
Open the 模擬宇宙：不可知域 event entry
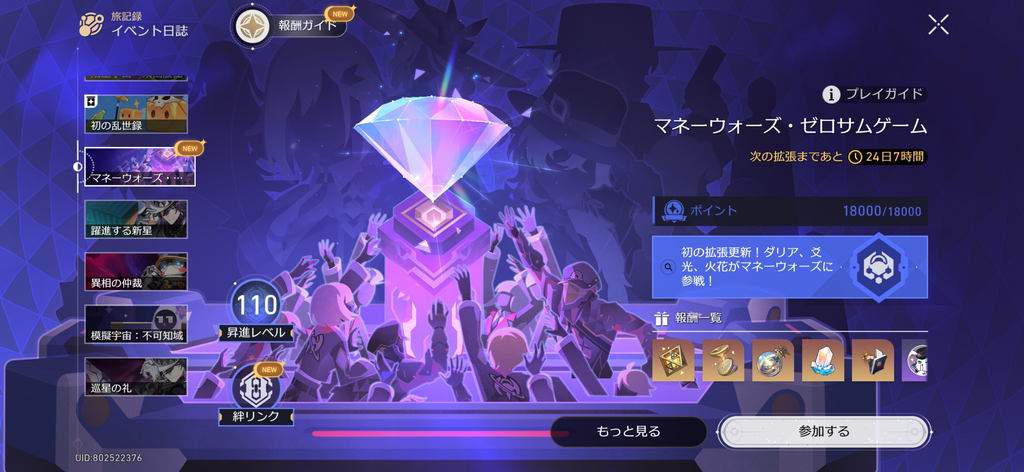[136, 324]
